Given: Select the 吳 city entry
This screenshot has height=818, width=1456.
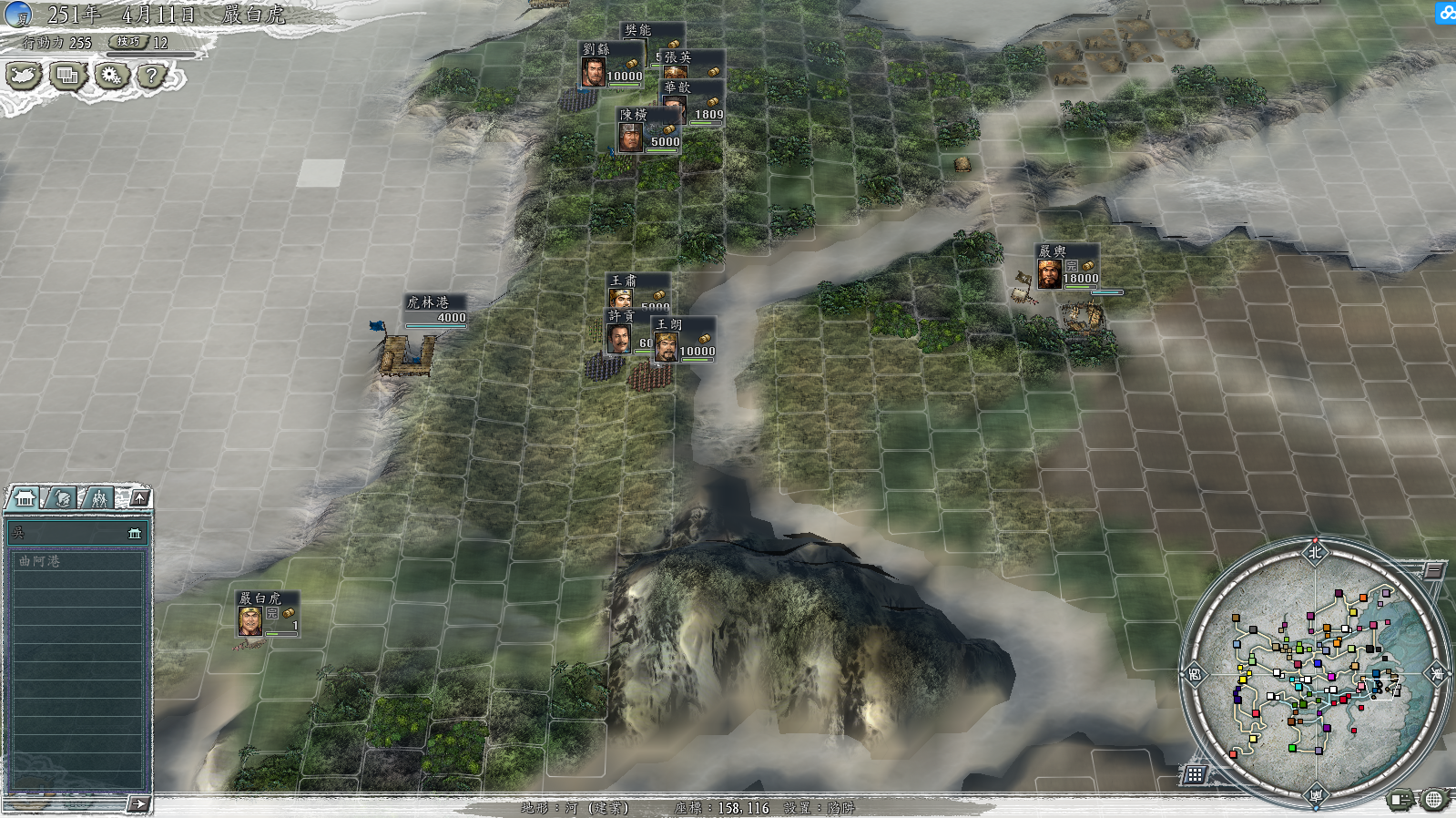Looking at the screenshot, I should pos(76,533).
